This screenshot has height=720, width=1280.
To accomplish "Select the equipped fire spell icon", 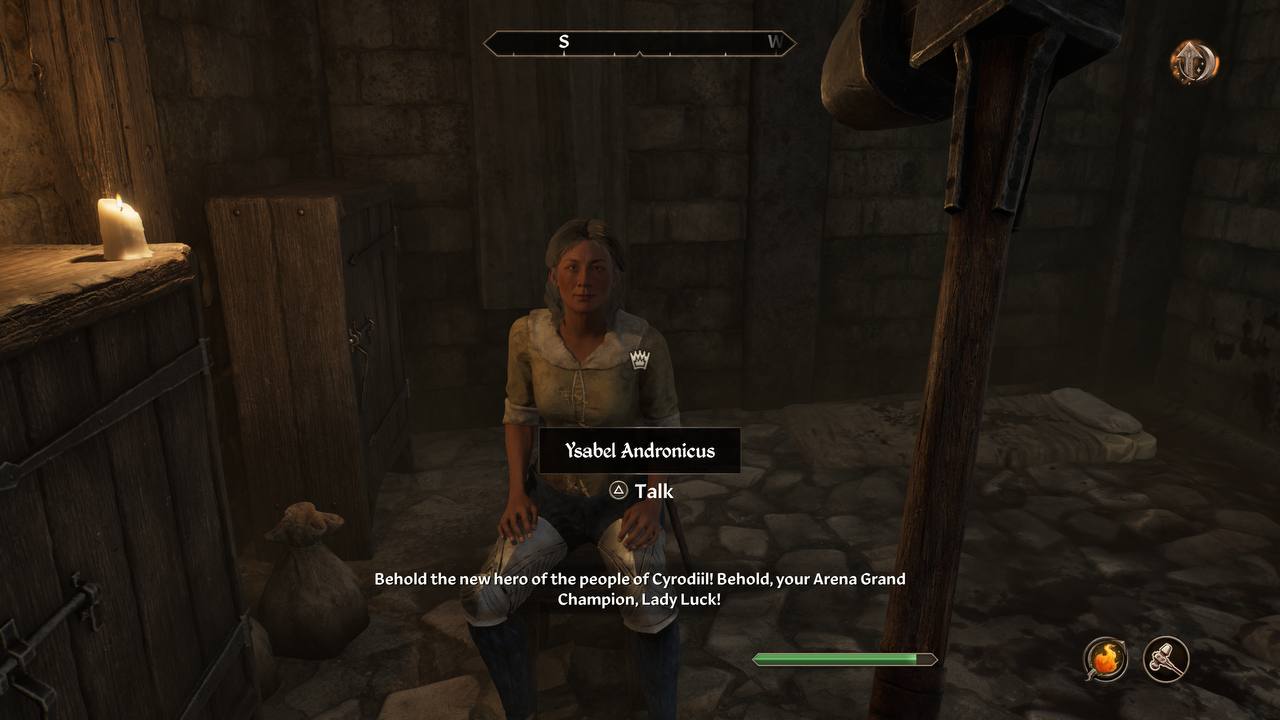I will [x=1106, y=660].
